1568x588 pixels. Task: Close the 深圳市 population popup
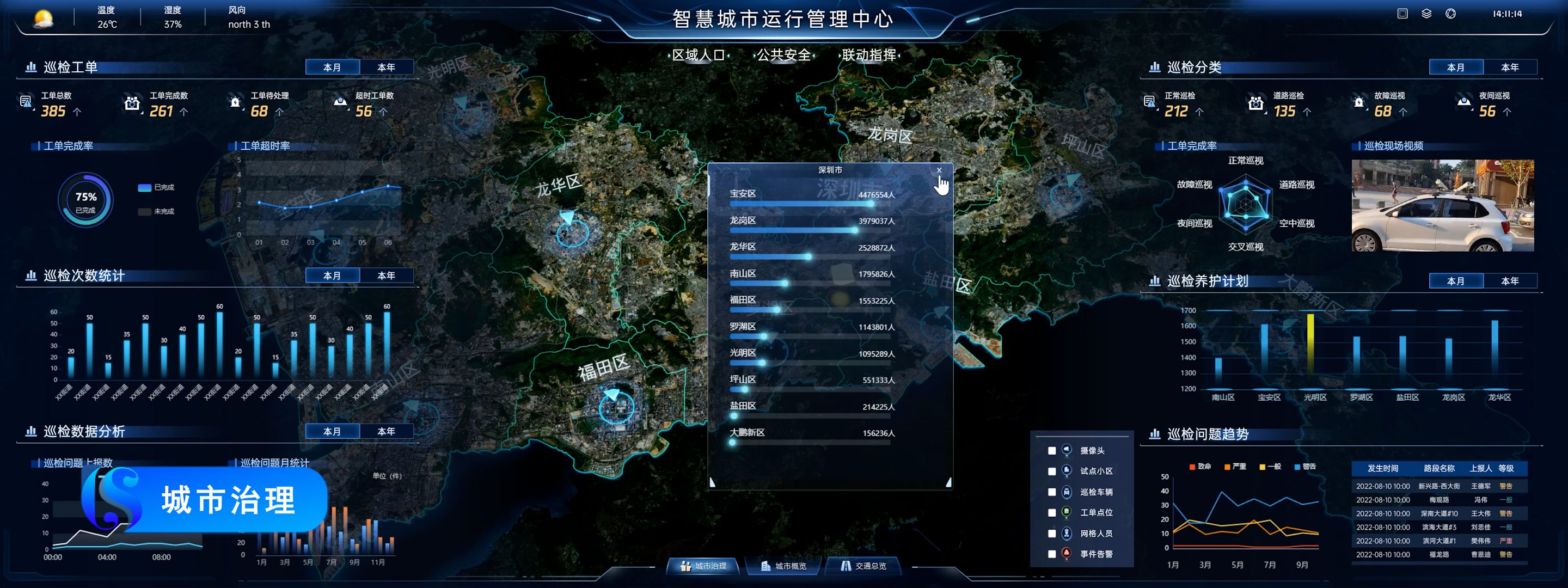pos(939,170)
